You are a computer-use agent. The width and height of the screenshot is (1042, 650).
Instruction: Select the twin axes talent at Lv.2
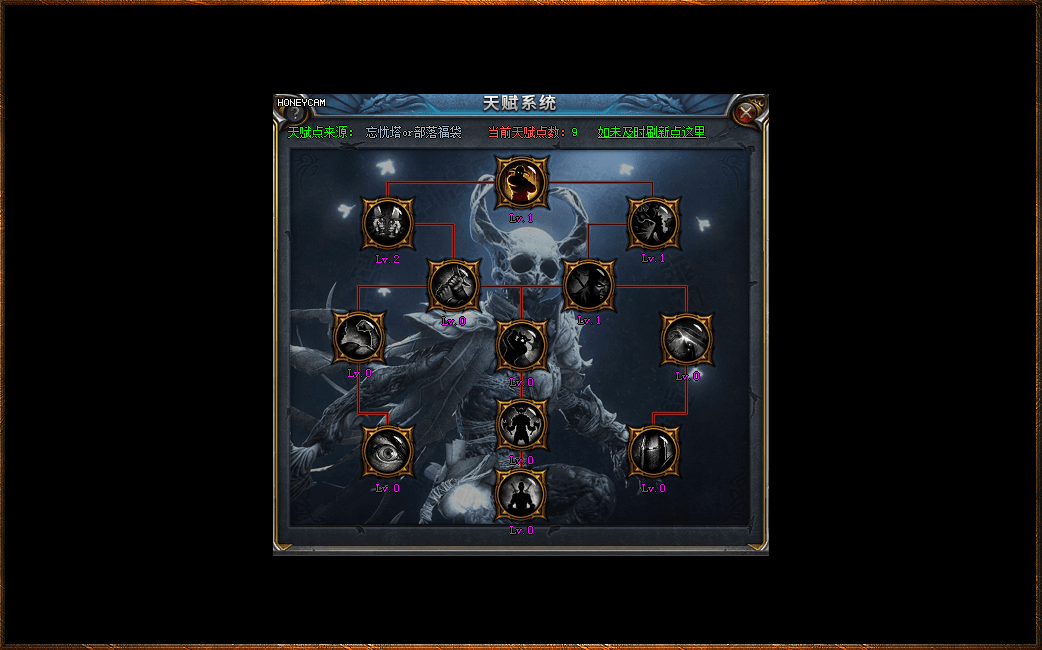[388, 223]
